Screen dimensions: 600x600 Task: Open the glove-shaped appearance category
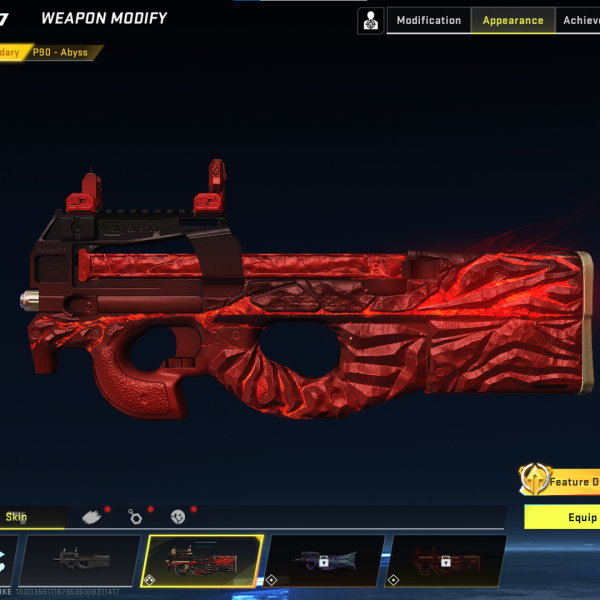pos(91,517)
